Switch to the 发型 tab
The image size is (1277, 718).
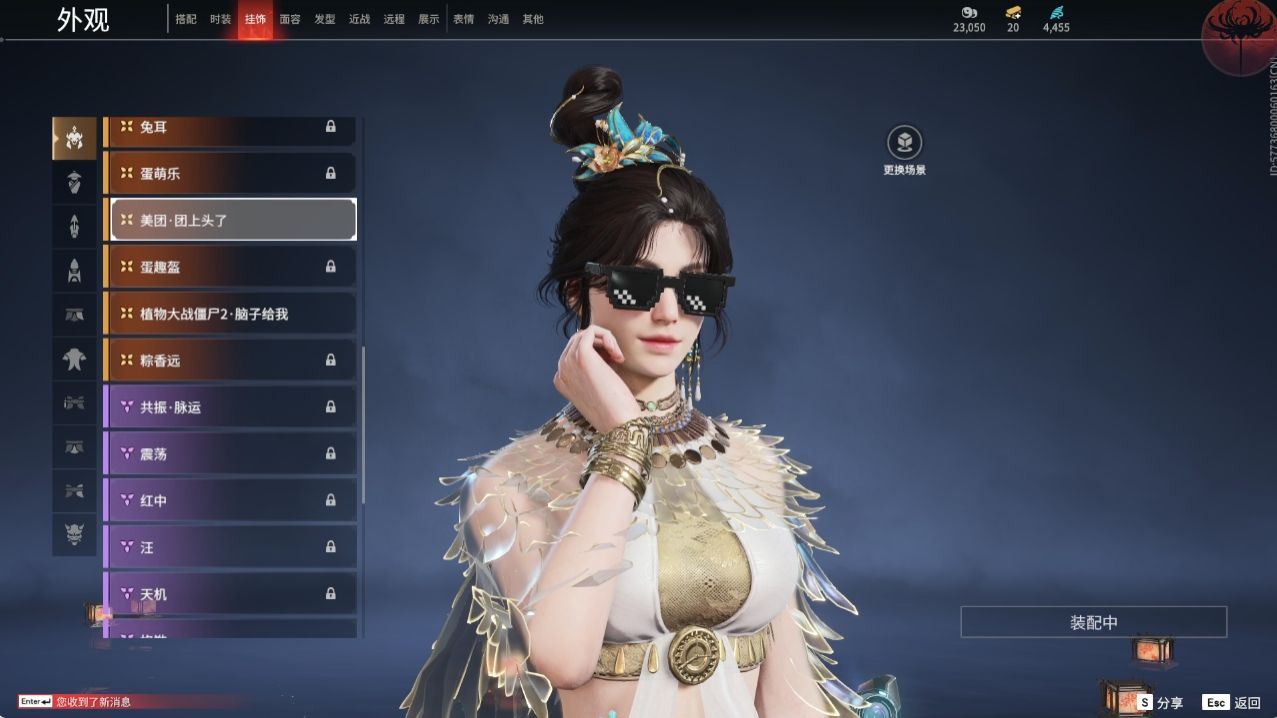[x=325, y=19]
